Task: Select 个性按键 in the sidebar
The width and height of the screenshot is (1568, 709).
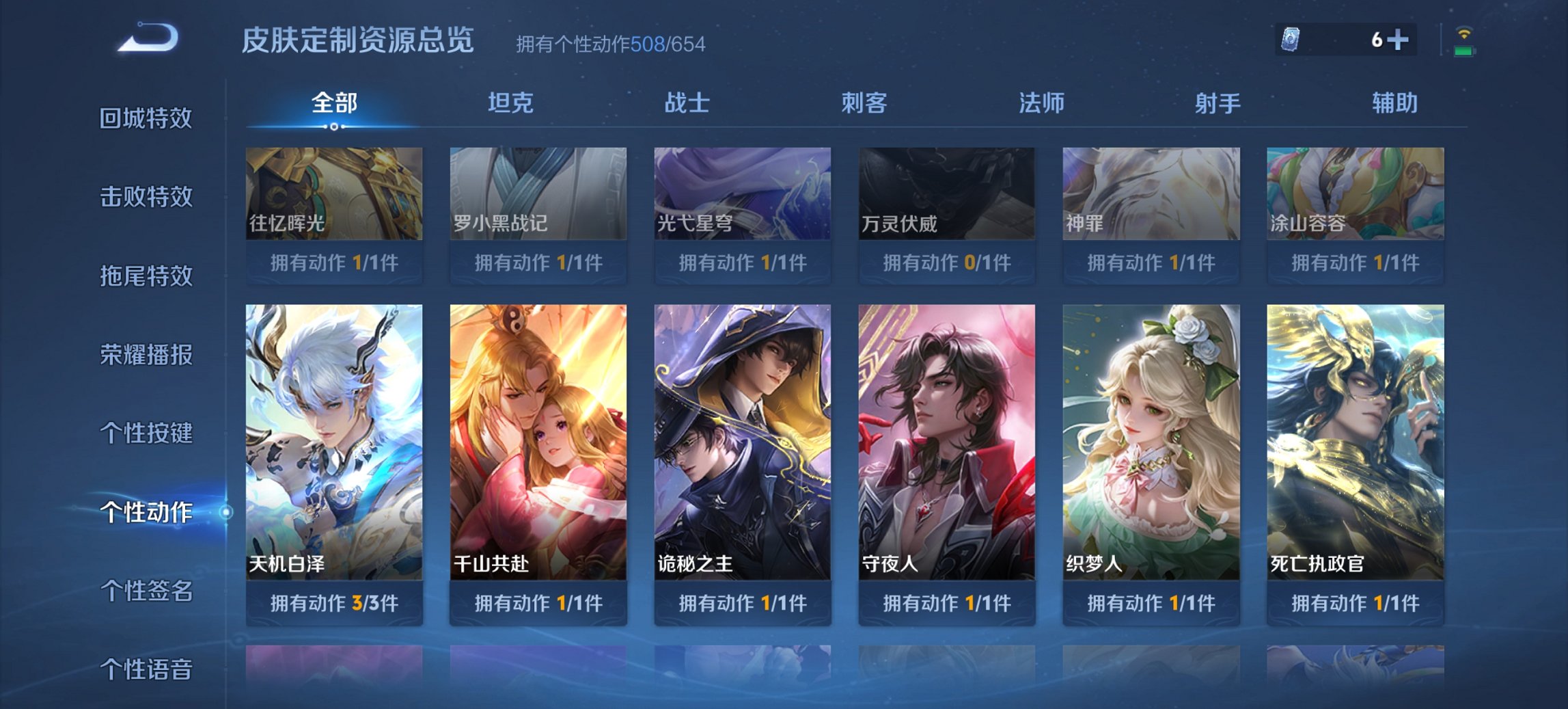Action: click(146, 433)
